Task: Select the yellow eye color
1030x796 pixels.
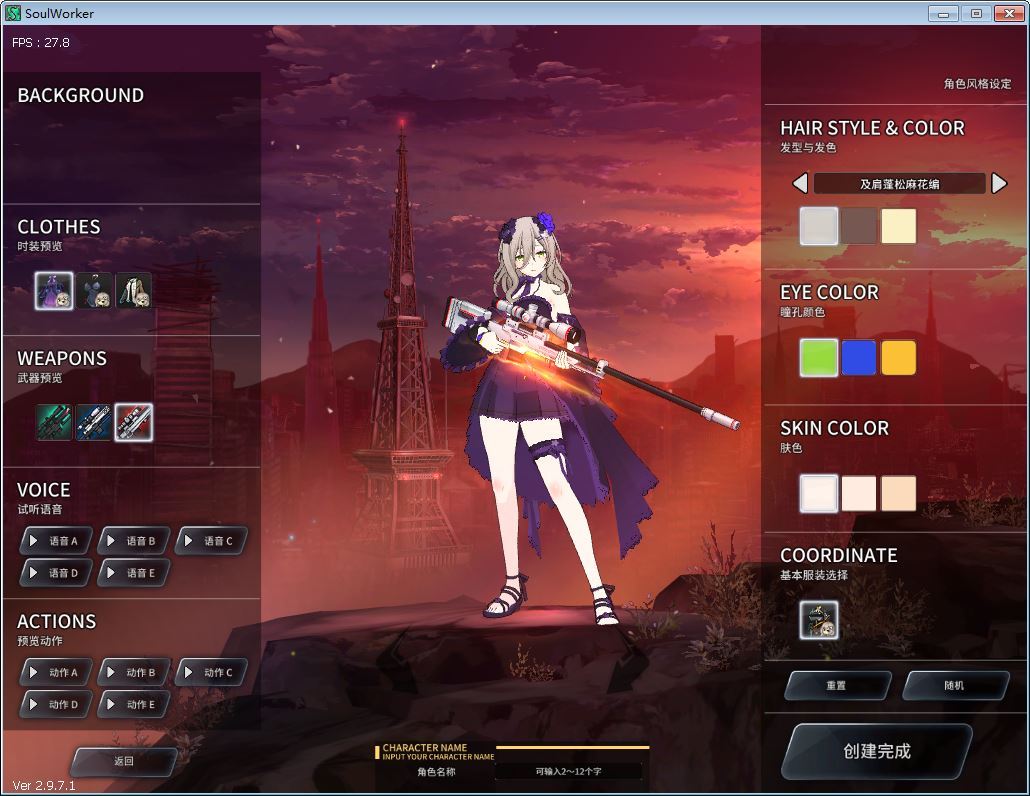Action: coord(898,358)
